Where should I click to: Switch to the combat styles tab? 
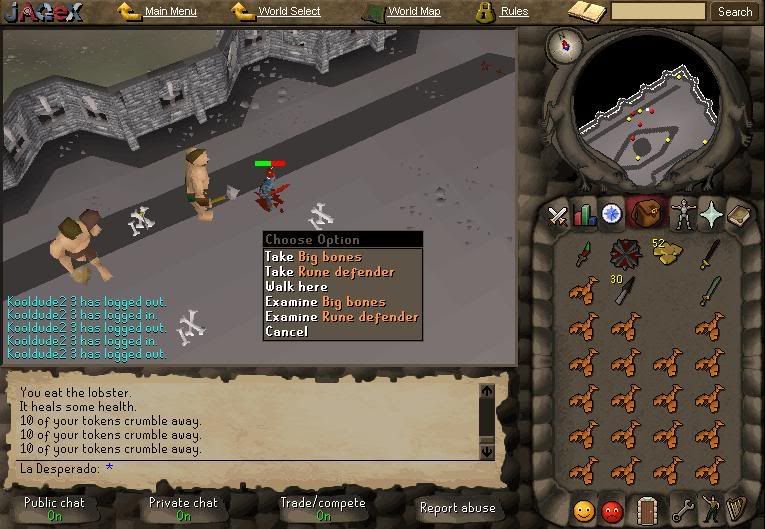point(557,214)
